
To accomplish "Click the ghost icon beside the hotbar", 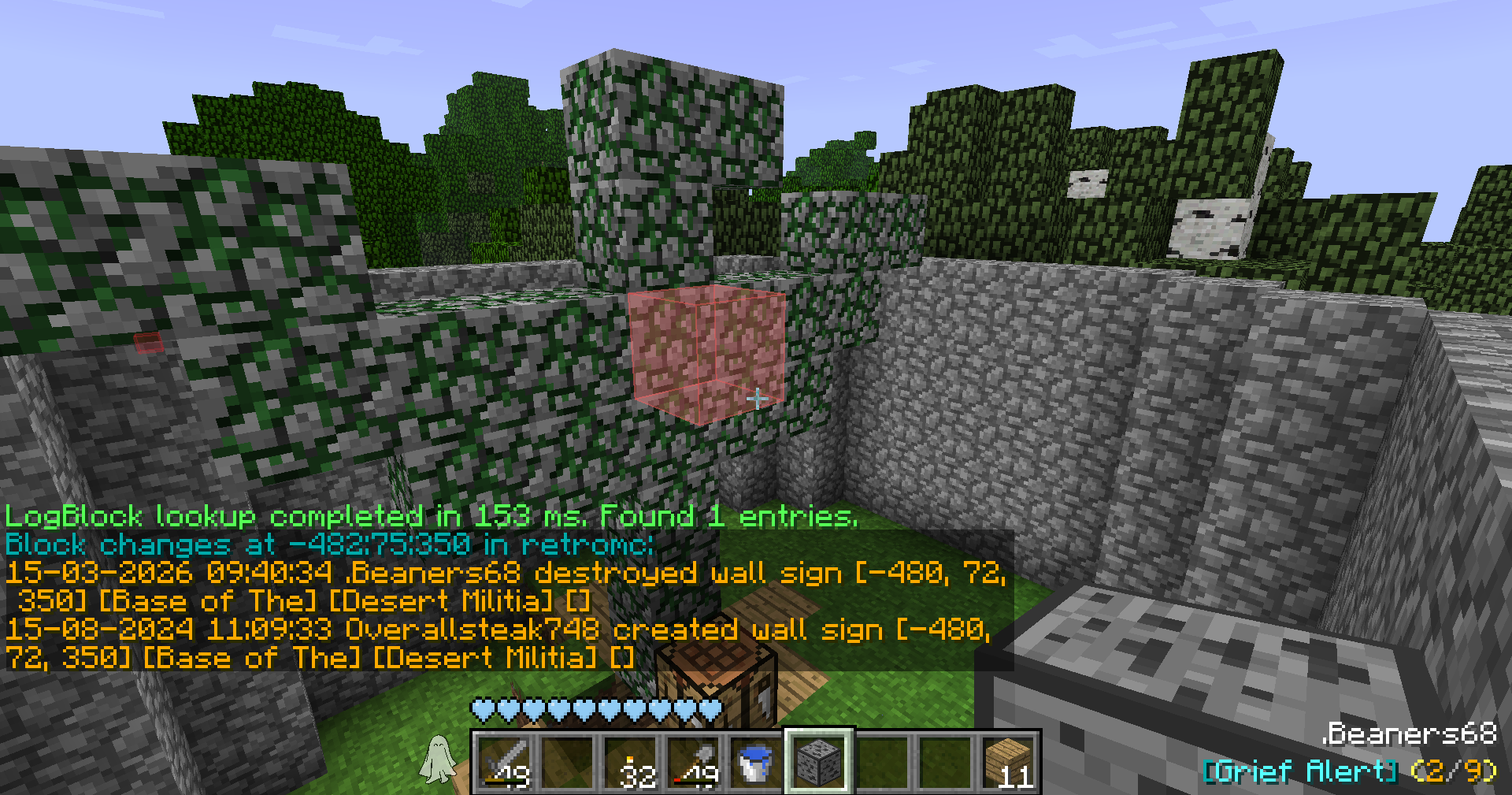I will pyautogui.click(x=439, y=759).
